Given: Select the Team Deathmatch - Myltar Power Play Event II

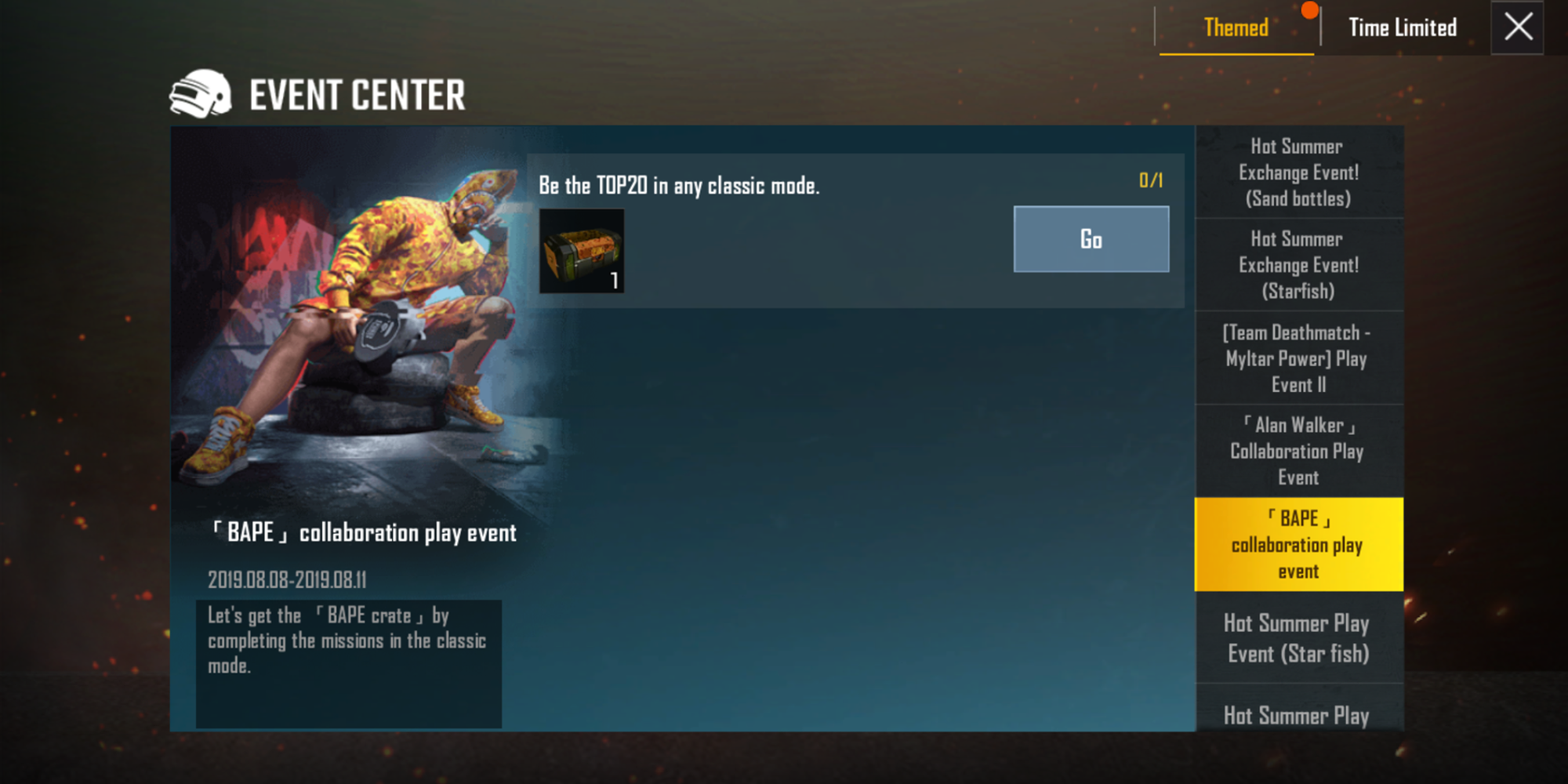Looking at the screenshot, I should tap(1298, 359).
